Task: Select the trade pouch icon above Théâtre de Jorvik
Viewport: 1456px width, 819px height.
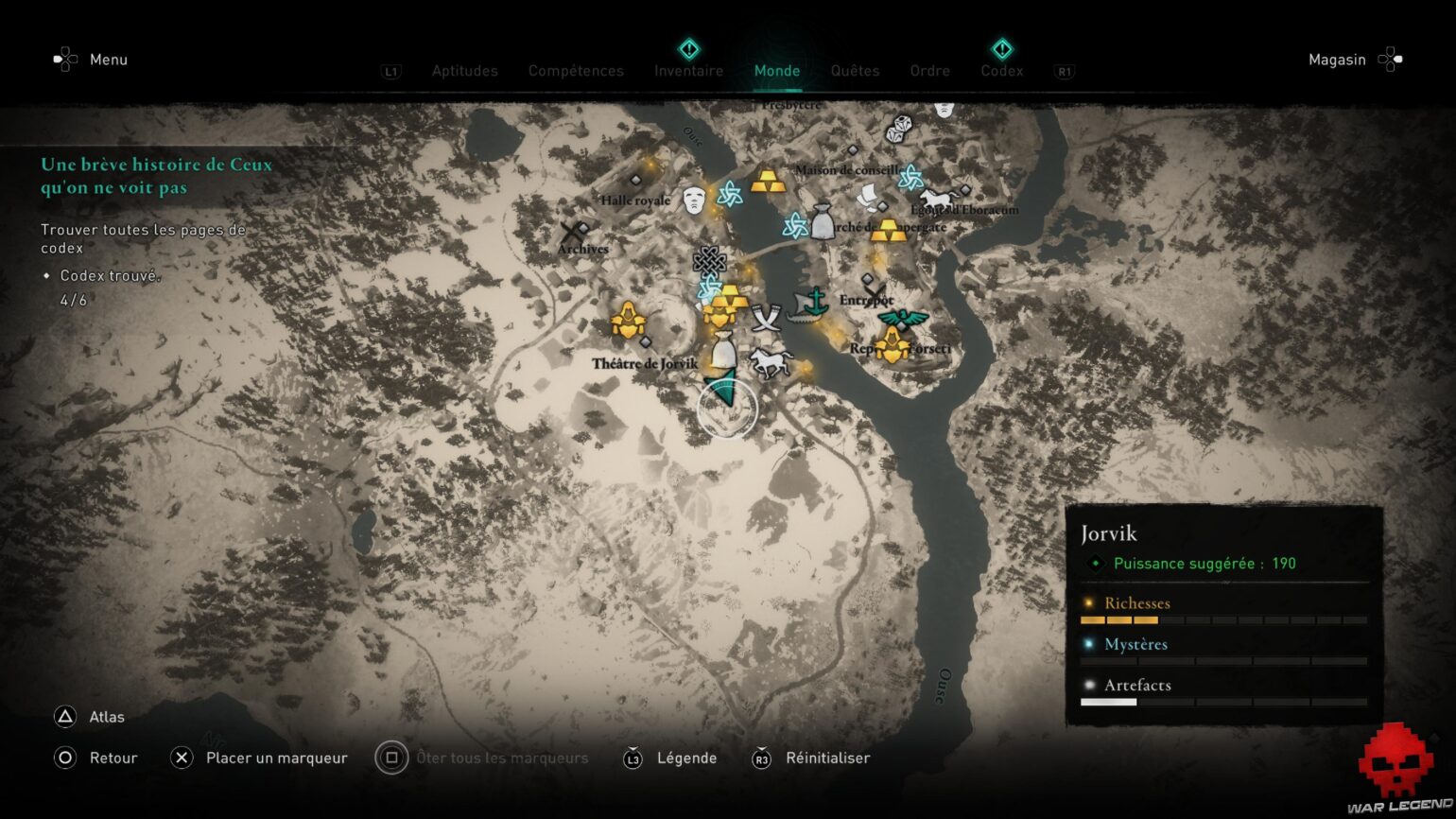Action: pos(726,351)
